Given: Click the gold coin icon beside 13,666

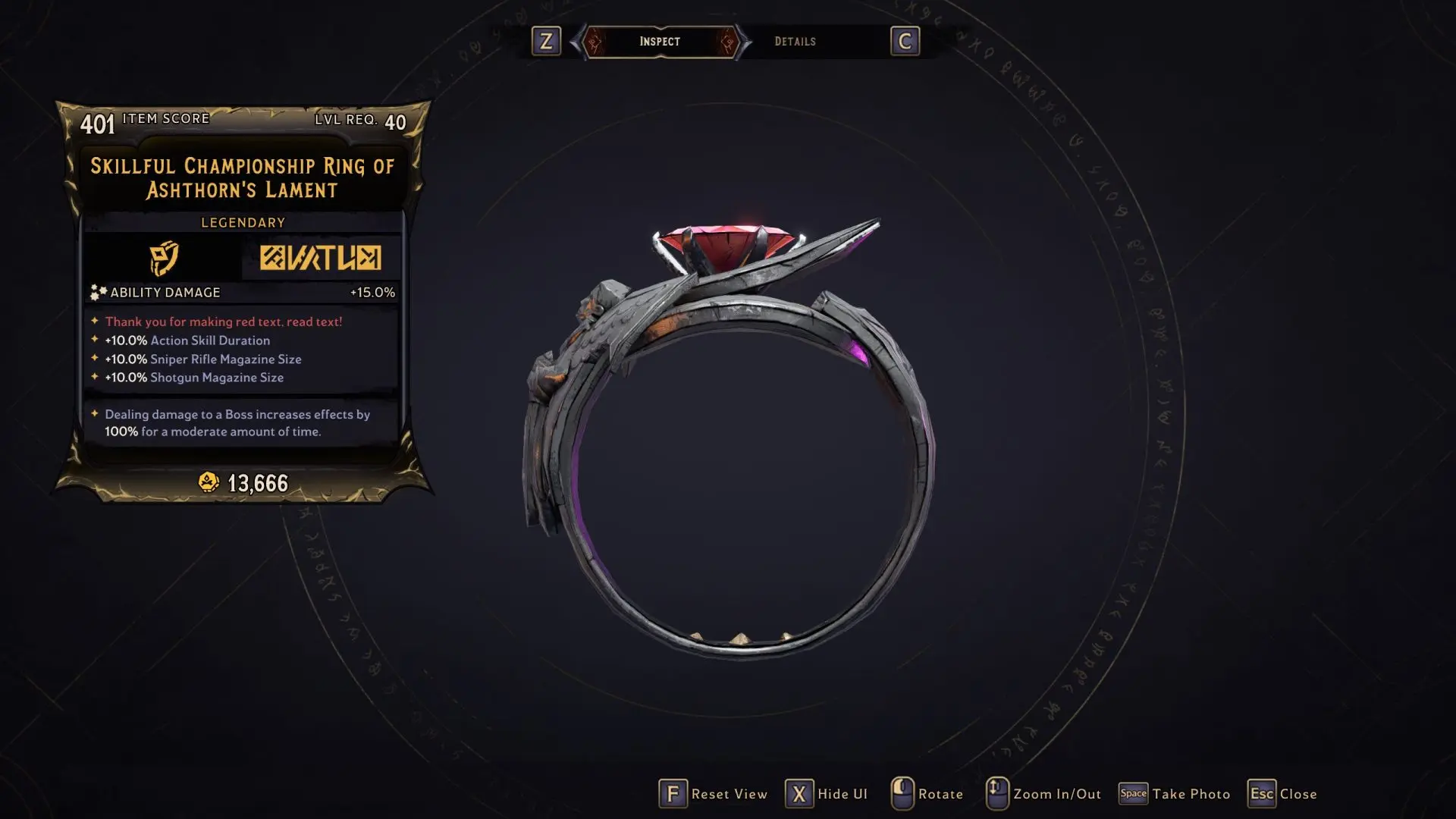Looking at the screenshot, I should pos(207,480).
